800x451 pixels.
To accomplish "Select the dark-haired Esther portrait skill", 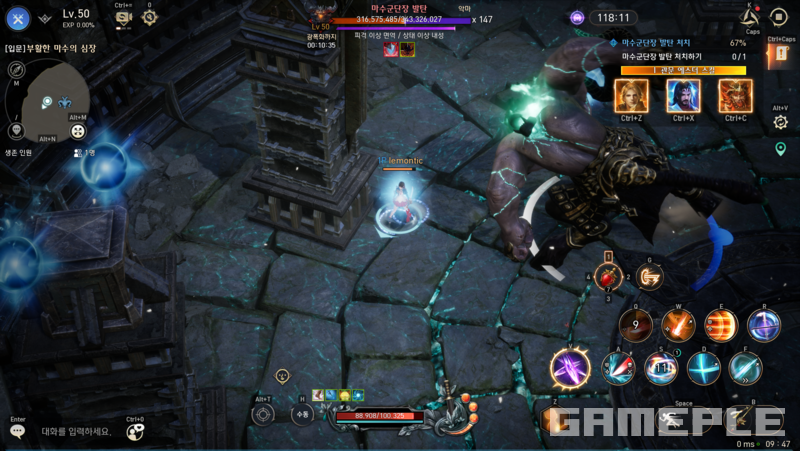I will pos(683,95).
